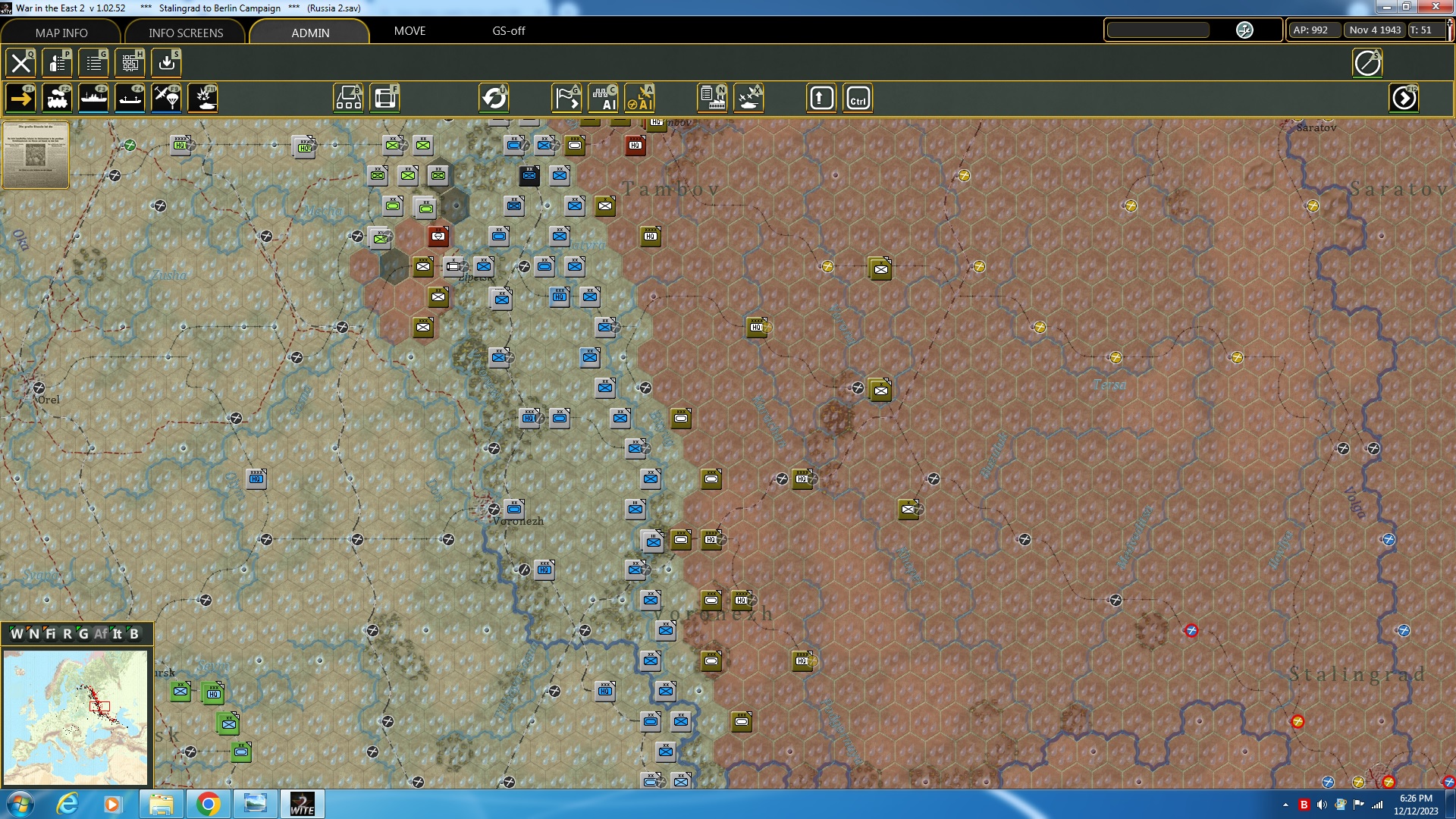Viewport: 1456px width, 819px height.
Task: Activate Rail transport mode (F2 train icon)
Action: point(58,97)
